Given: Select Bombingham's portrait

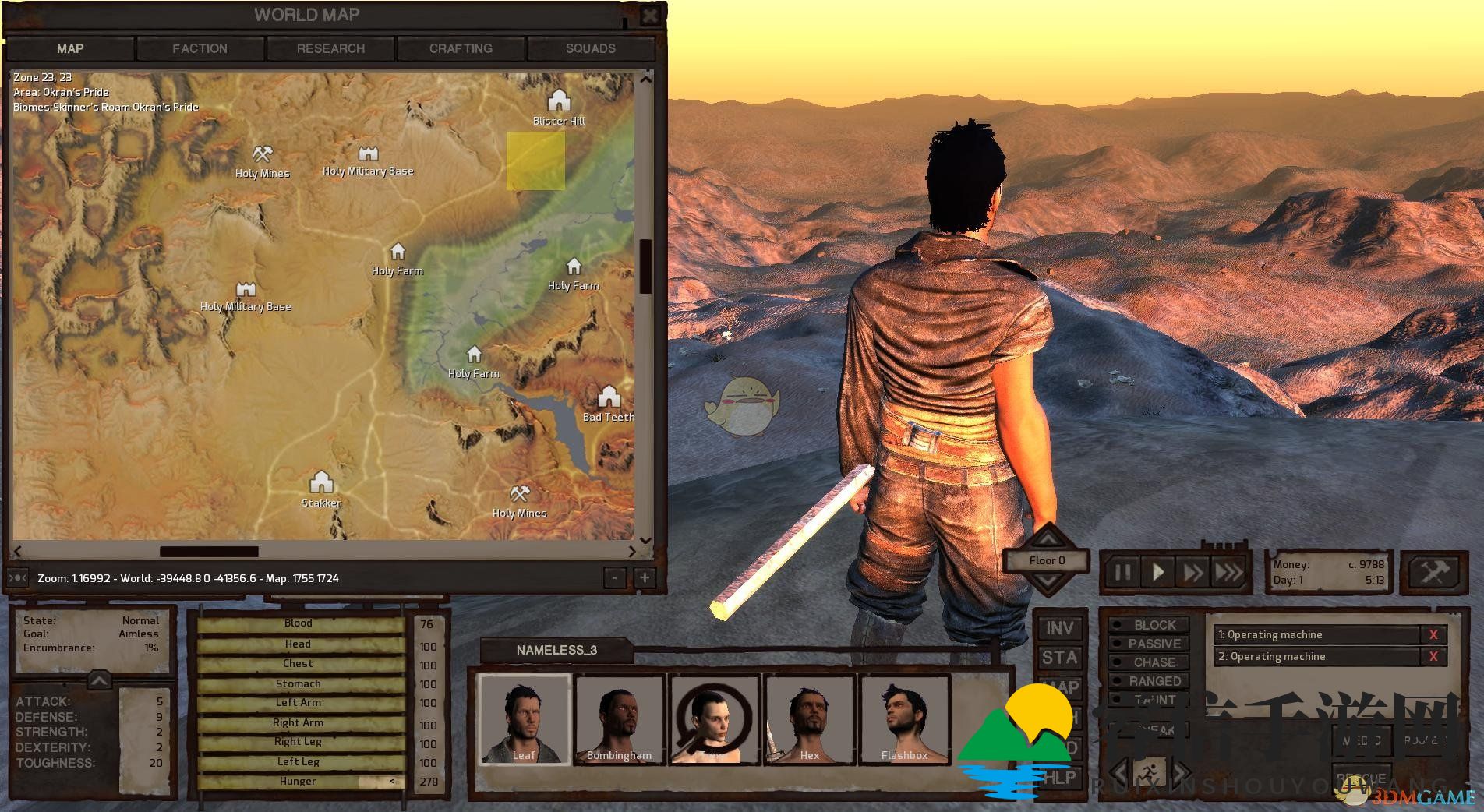Looking at the screenshot, I should 619,718.
